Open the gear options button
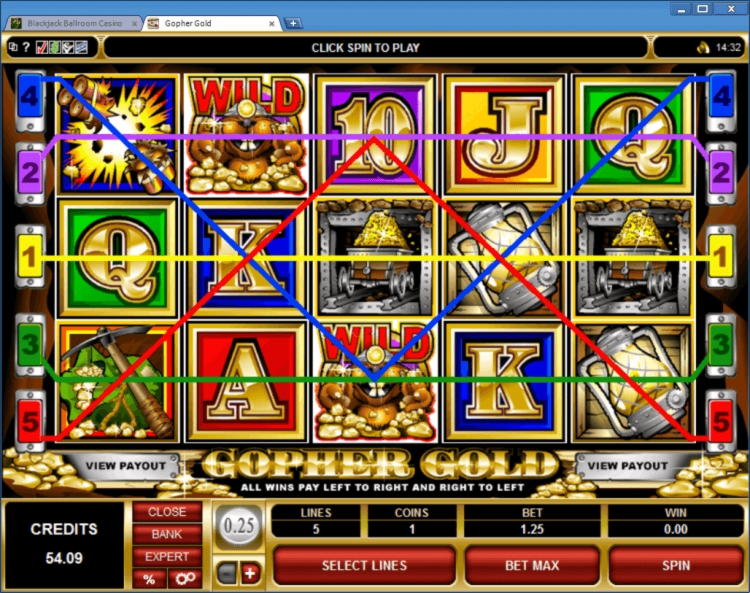Image resolution: width=750 pixels, height=593 pixels. 183,579
